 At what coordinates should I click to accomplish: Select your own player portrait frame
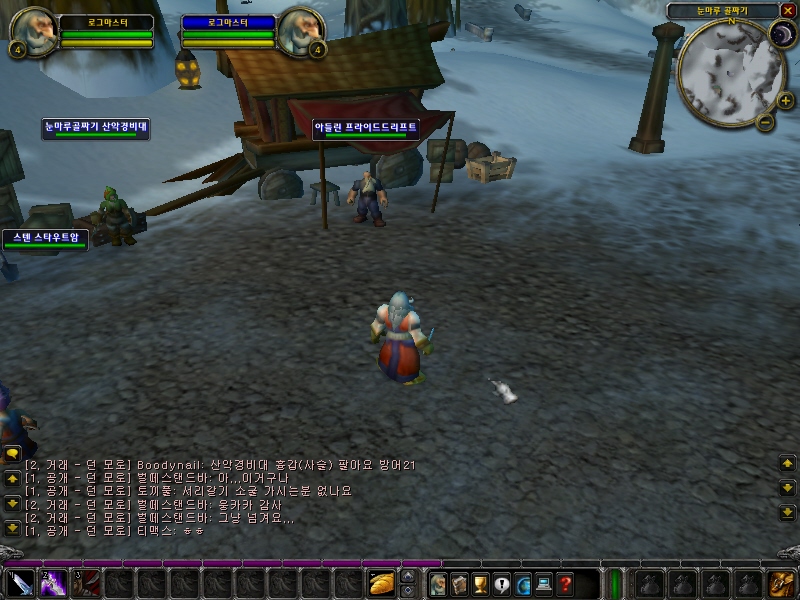click(33, 32)
